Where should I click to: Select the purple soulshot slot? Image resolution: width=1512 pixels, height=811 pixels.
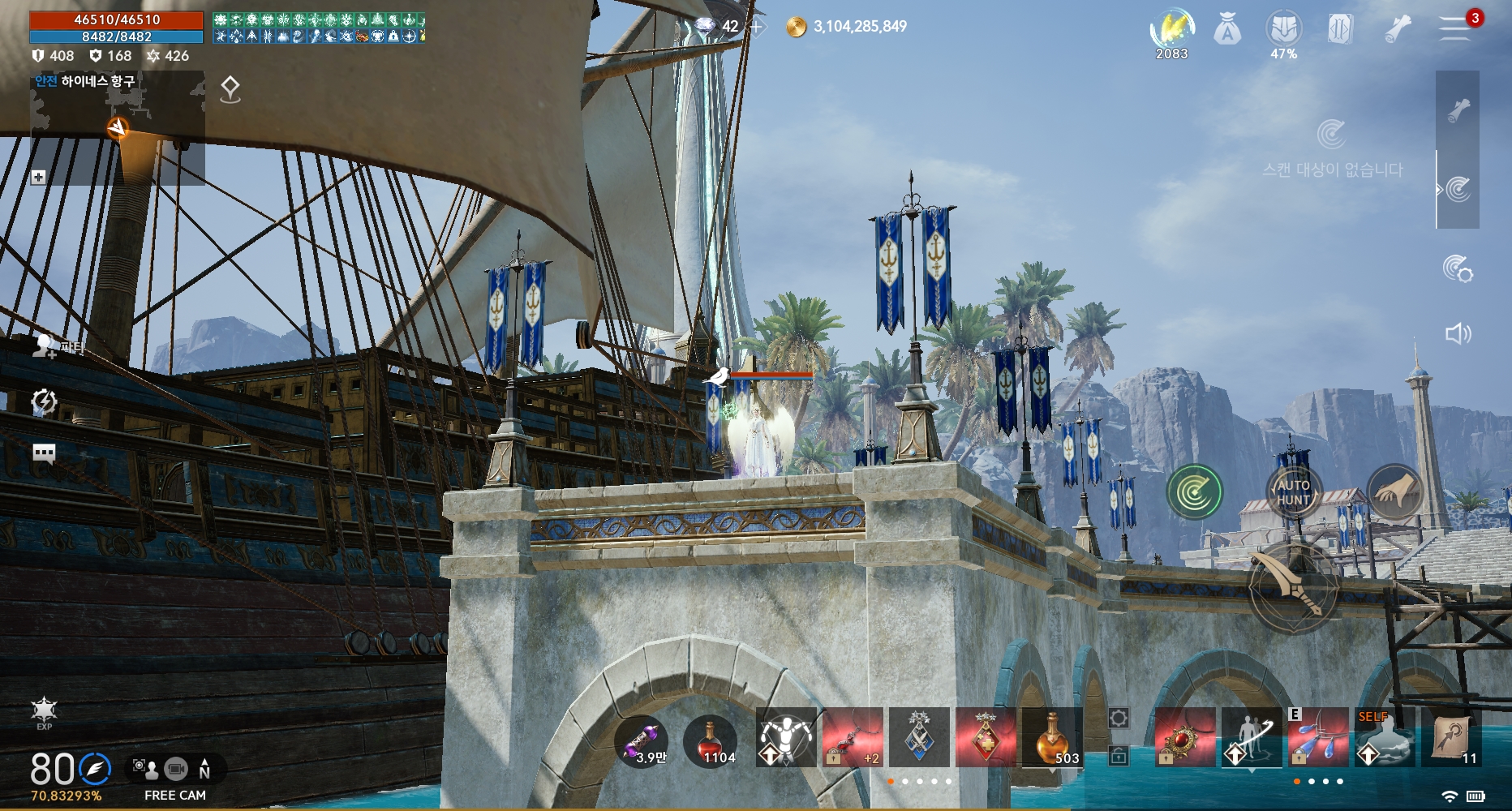[642, 740]
